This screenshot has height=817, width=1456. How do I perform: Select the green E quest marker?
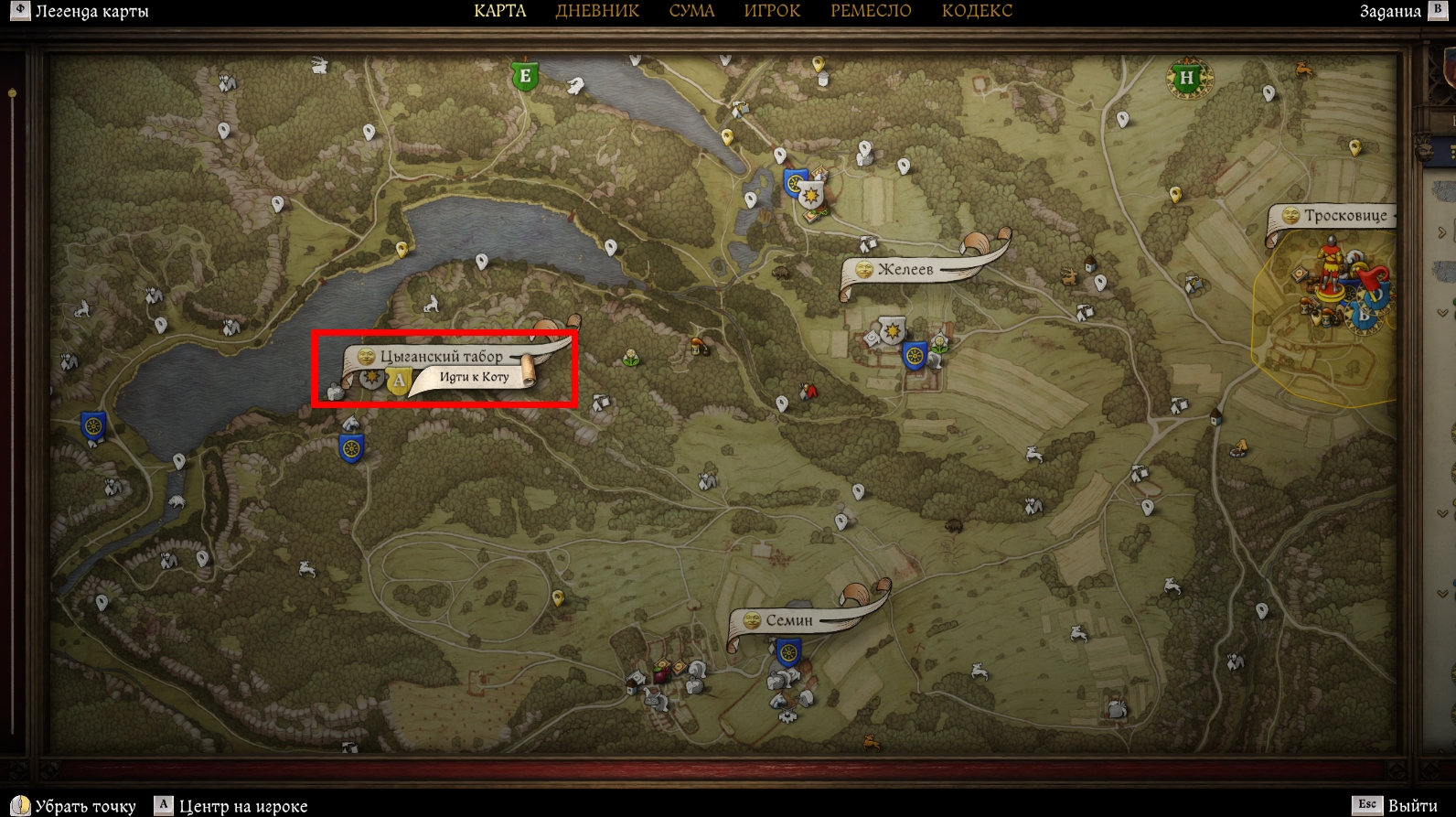point(525,75)
